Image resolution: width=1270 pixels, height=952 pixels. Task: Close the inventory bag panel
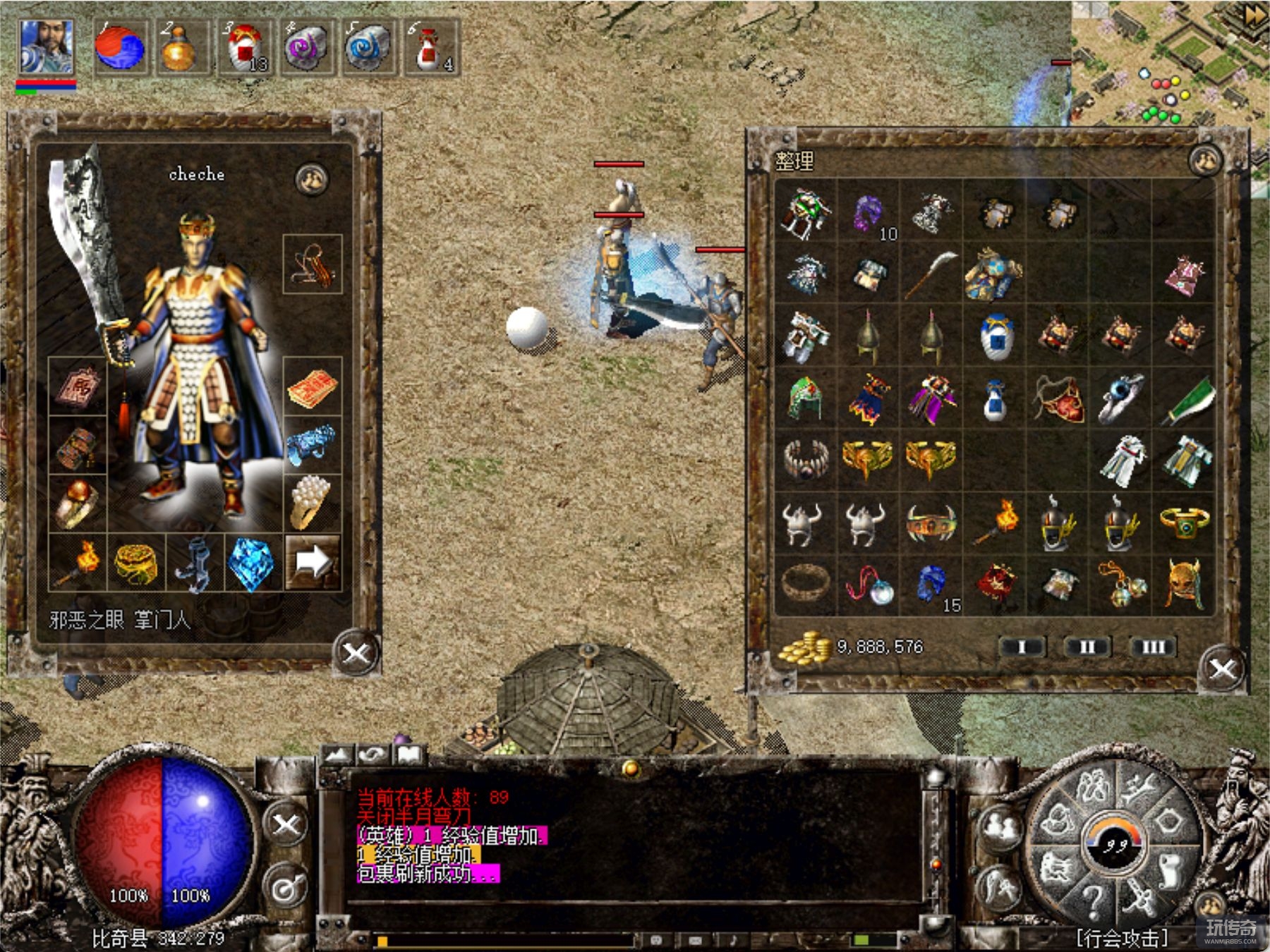pyautogui.click(x=1222, y=669)
